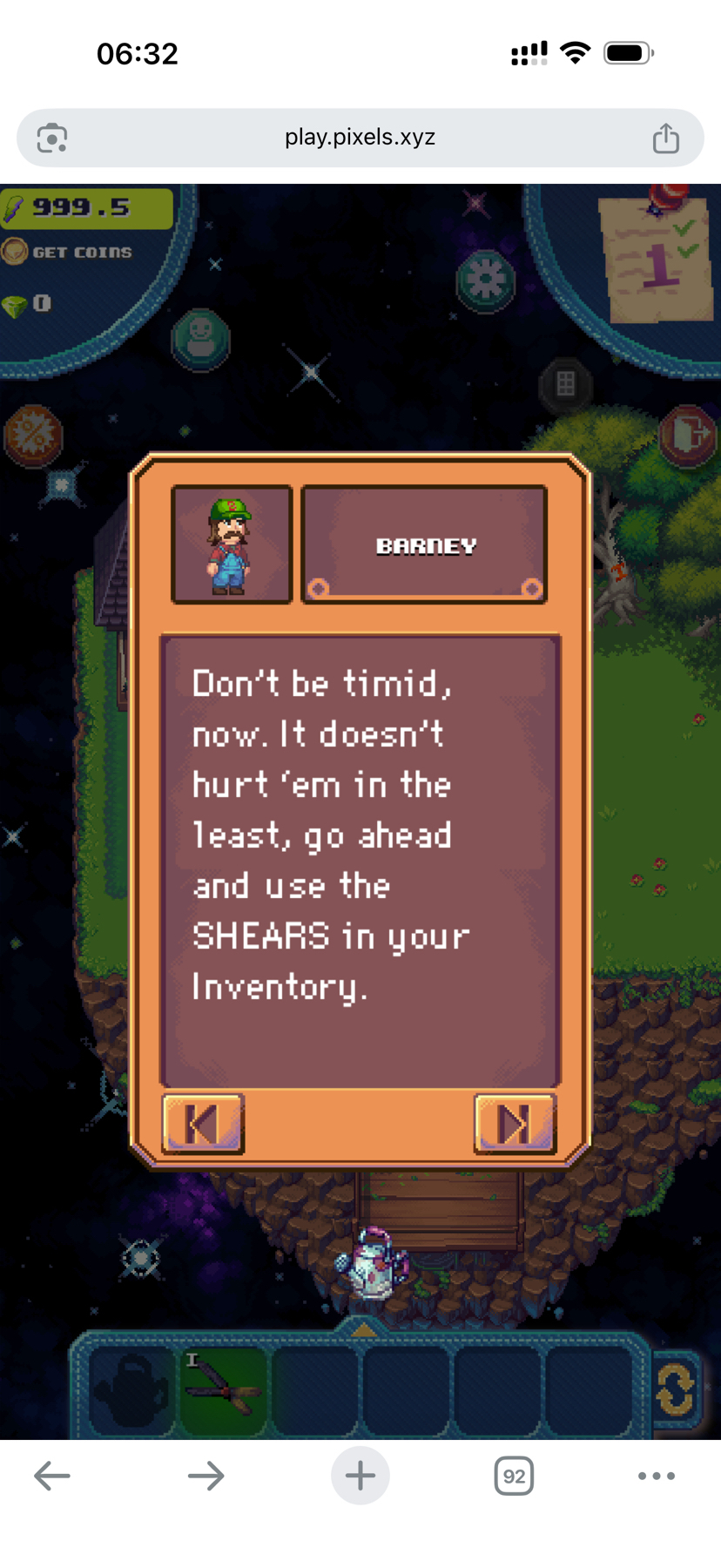721x1568 pixels.
Task: Advance Barney's dialogue with the next arrow
Action: pyautogui.click(x=514, y=1124)
